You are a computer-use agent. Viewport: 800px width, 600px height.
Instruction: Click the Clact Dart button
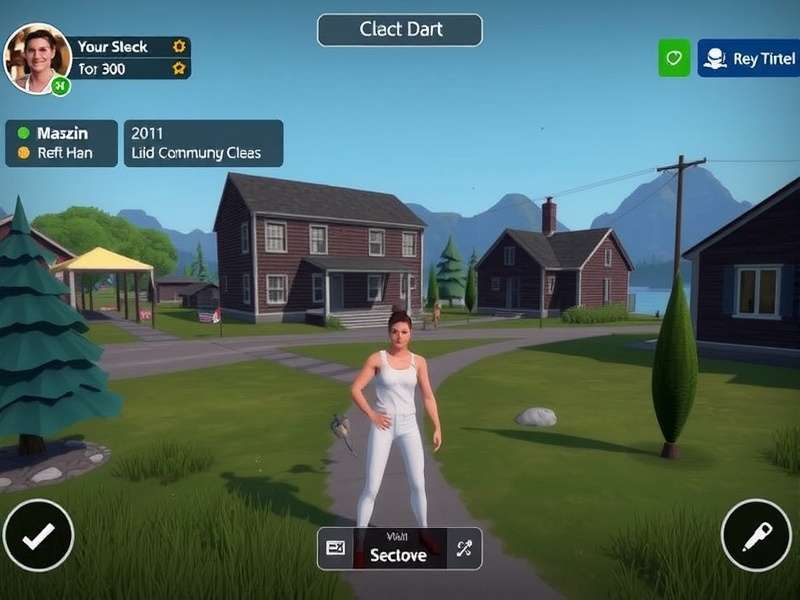(400, 30)
